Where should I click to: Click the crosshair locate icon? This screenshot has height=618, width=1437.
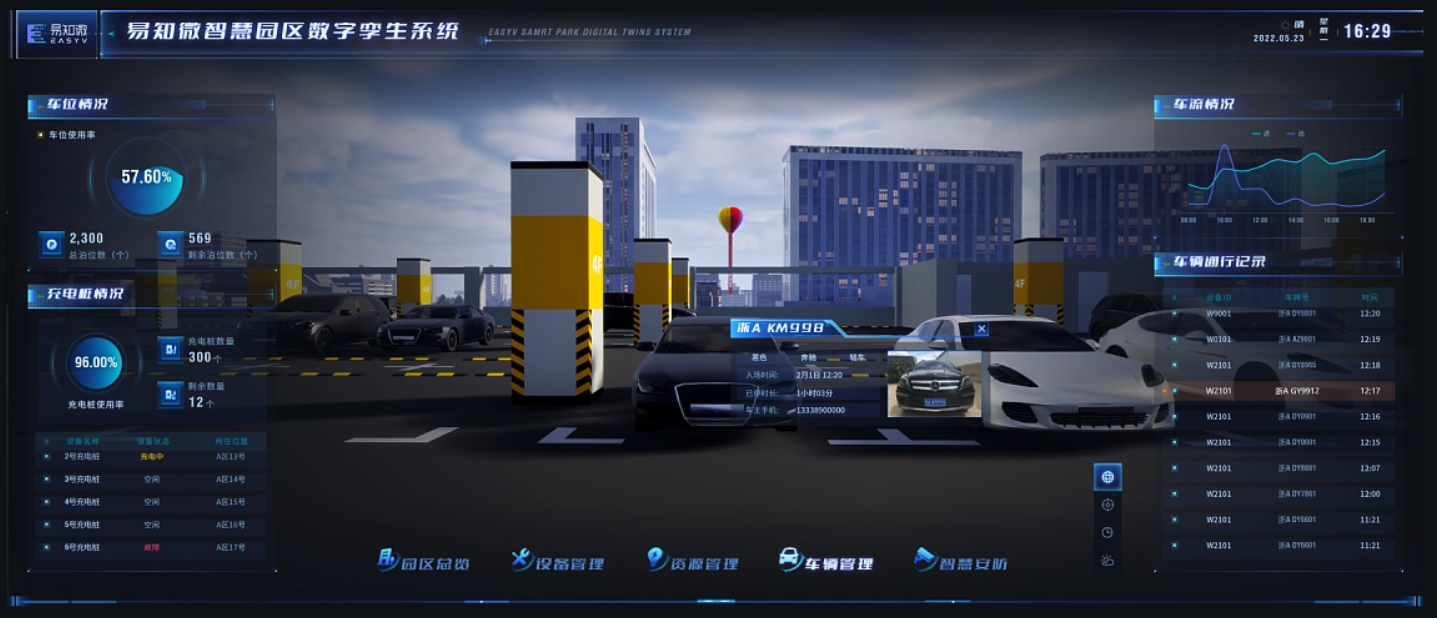pos(1107,505)
